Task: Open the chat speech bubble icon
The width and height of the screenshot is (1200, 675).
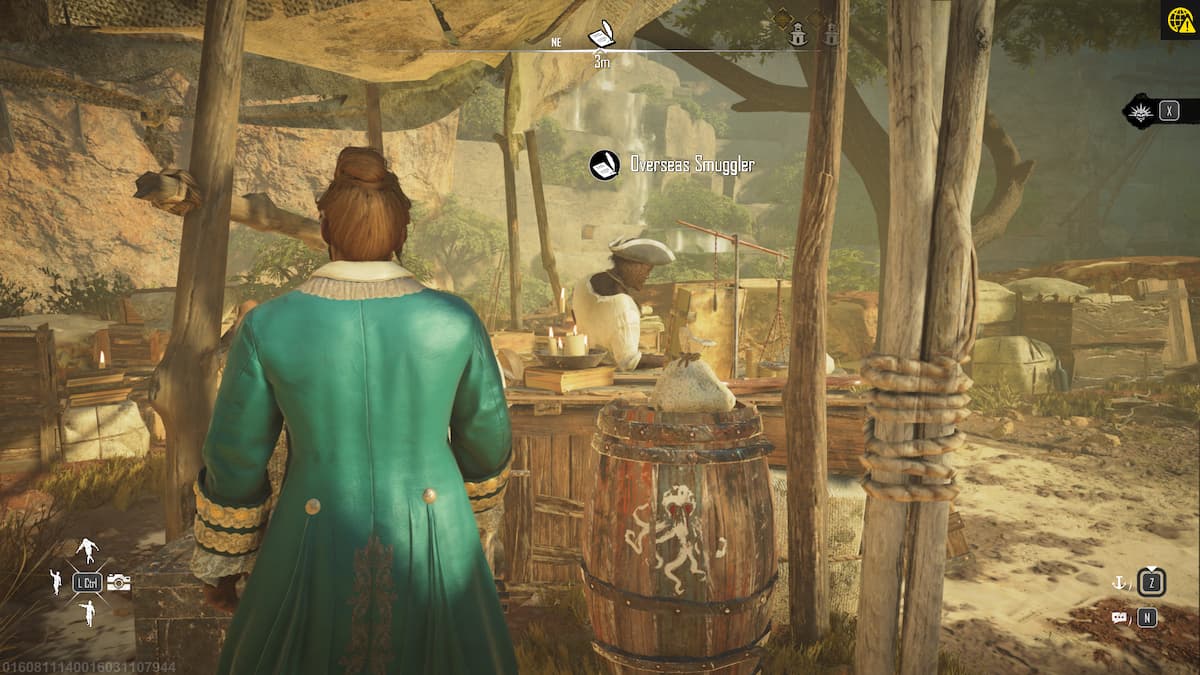Action: pyautogui.click(x=1119, y=618)
